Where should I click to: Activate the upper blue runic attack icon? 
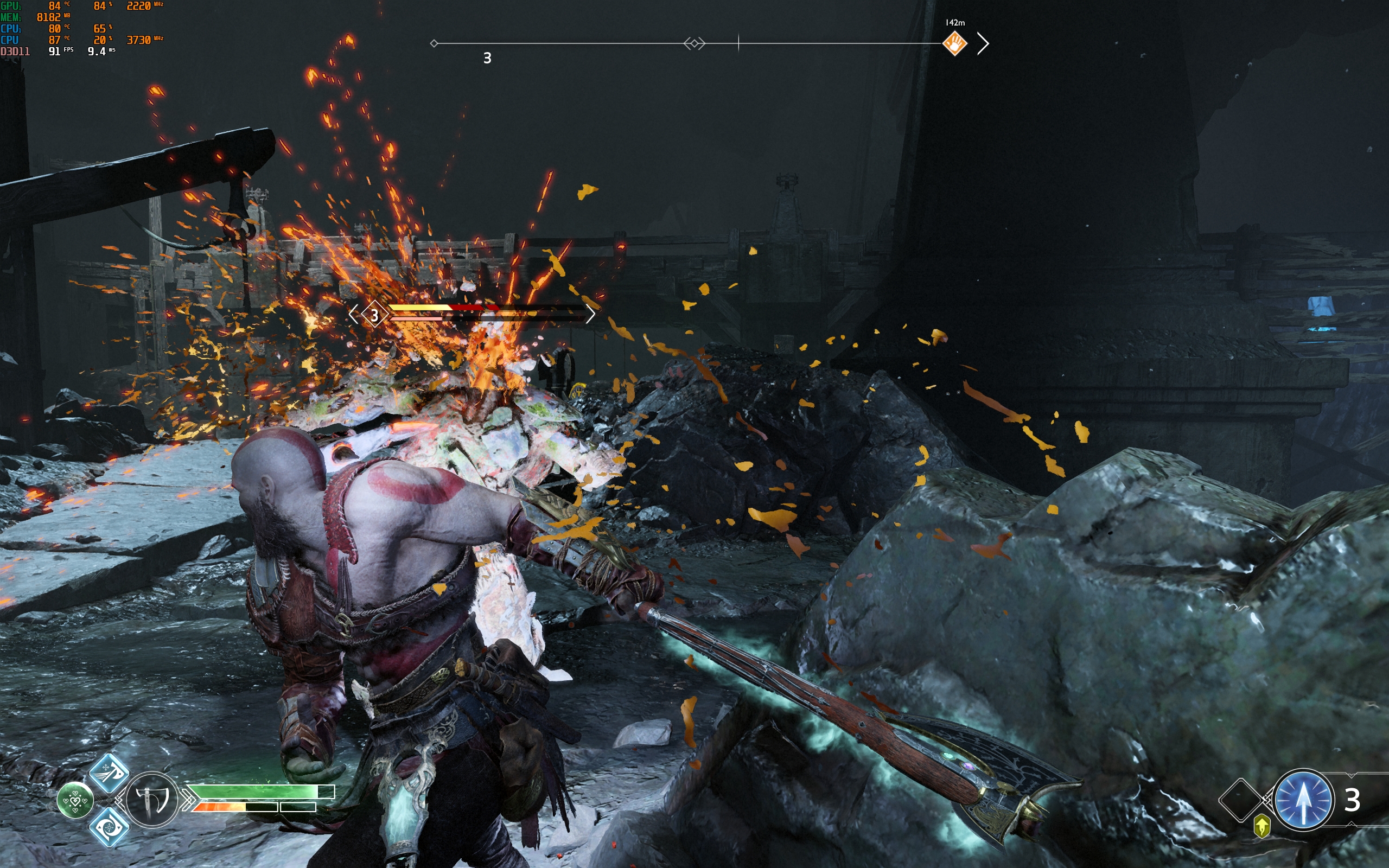pos(109,773)
